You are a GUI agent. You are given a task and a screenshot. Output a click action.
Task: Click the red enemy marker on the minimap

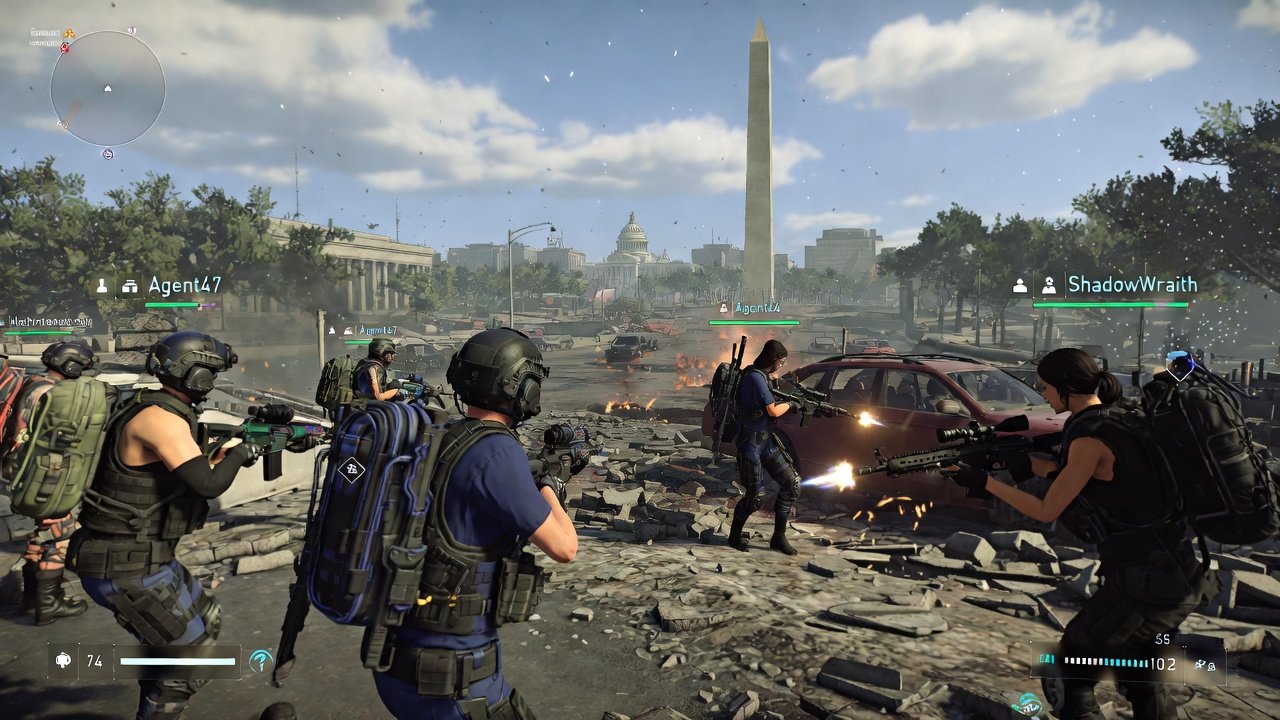pyautogui.click(x=64, y=48)
